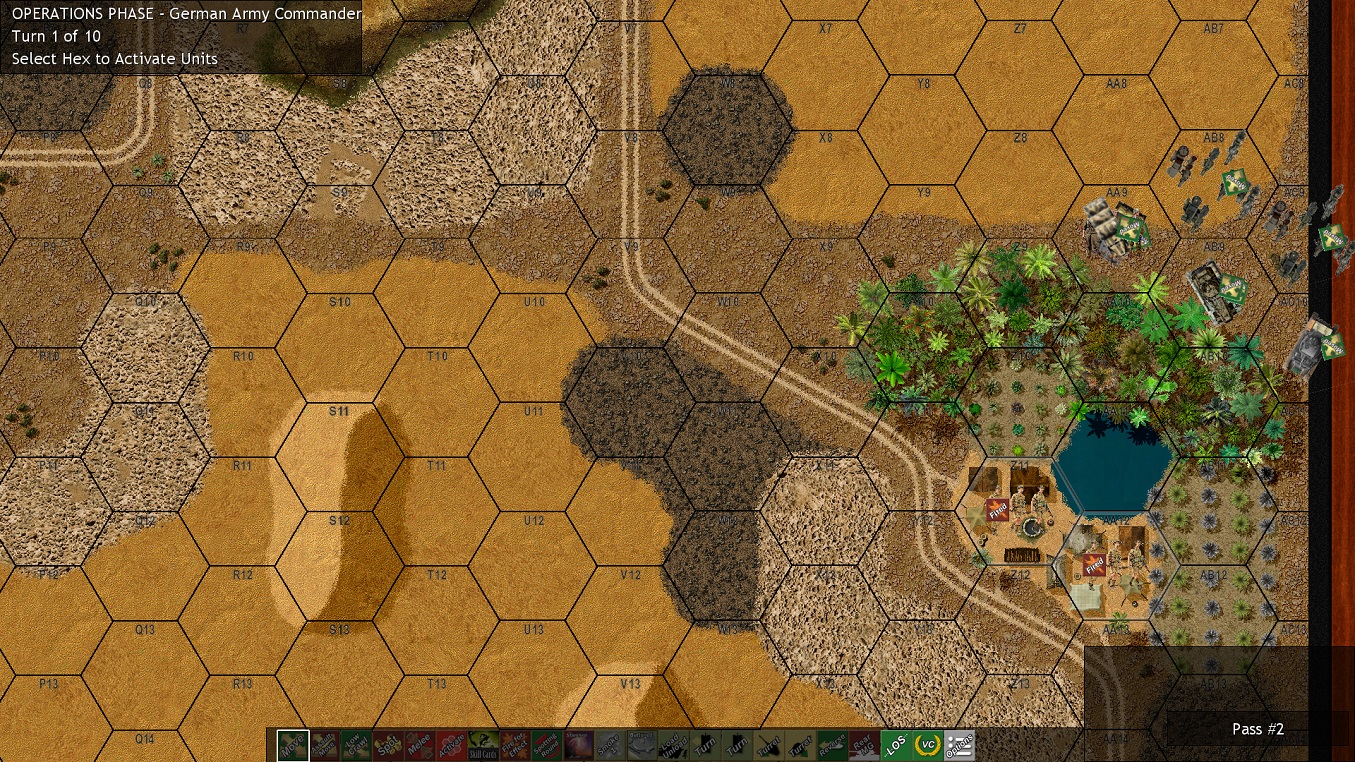
Task: Click the Low Crawl command icon
Action: (x=355, y=744)
